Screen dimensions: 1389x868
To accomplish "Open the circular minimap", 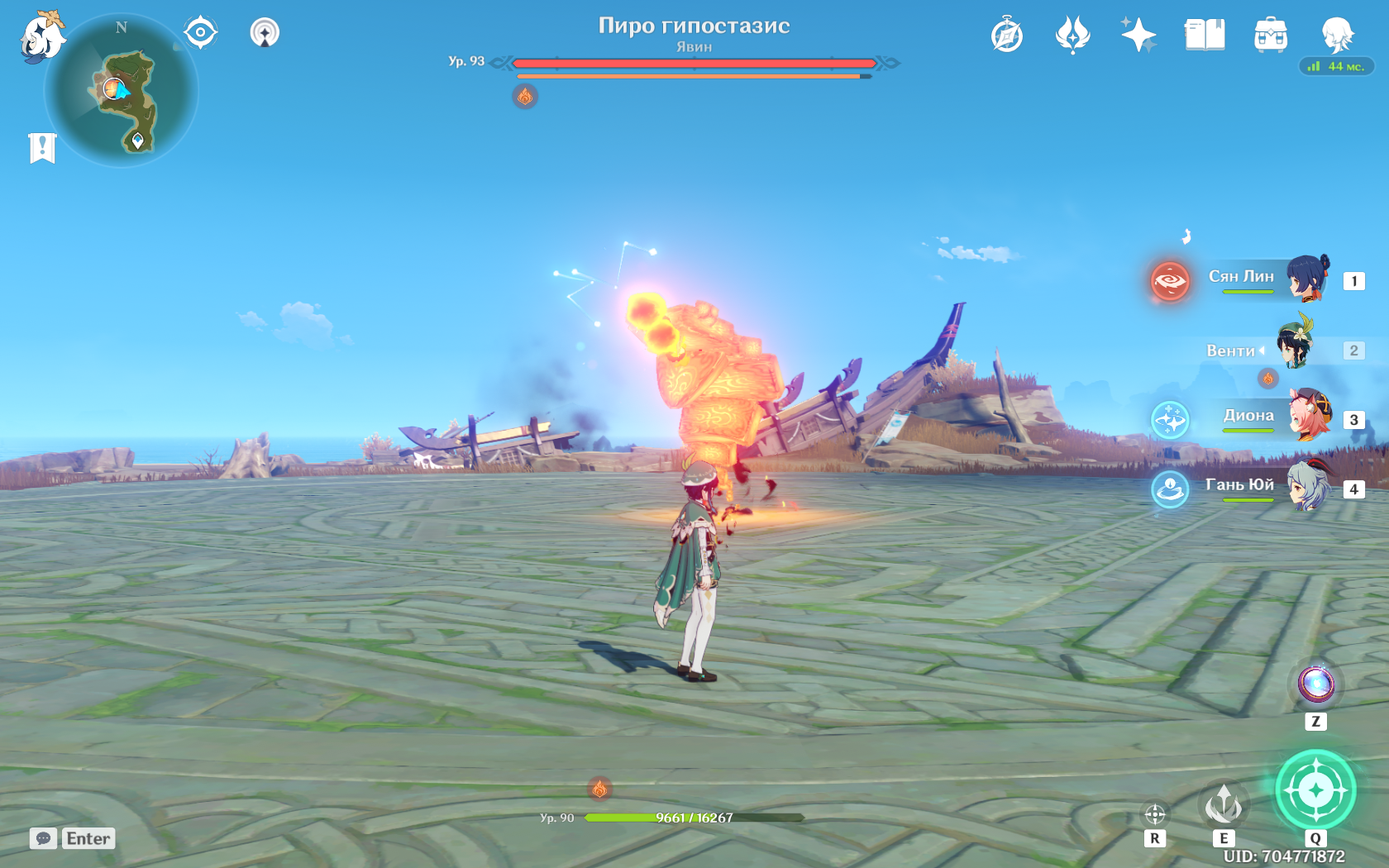I will click(x=122, y=91).
